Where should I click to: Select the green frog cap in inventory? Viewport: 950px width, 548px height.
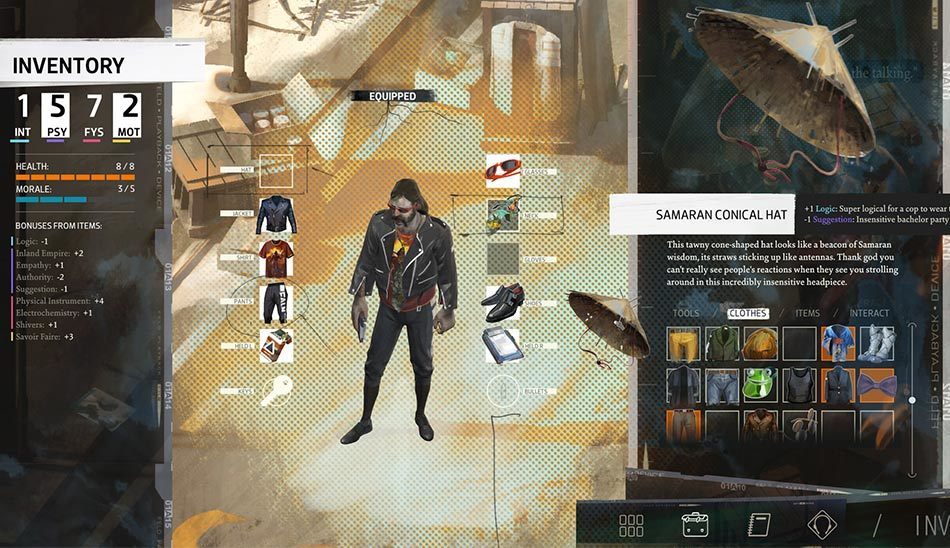[760, 385]
